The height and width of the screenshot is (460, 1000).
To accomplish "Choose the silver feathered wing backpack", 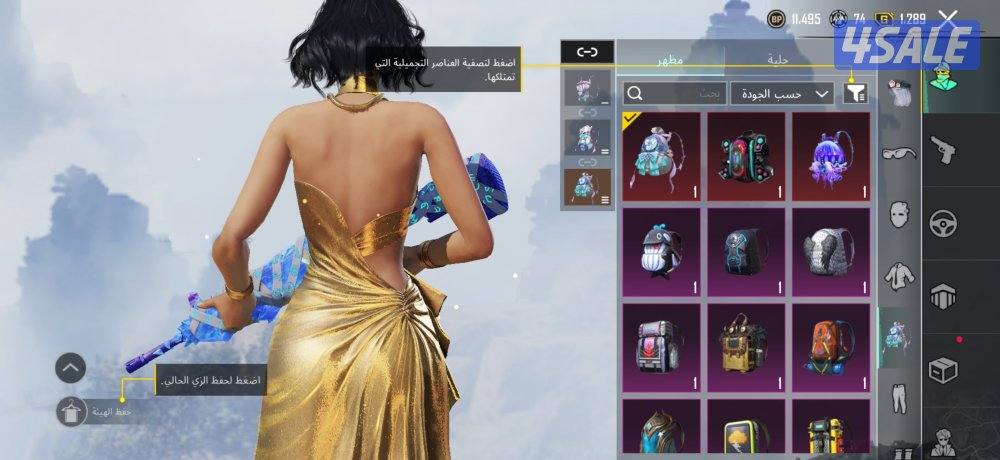I will click(x=831, y=252).
